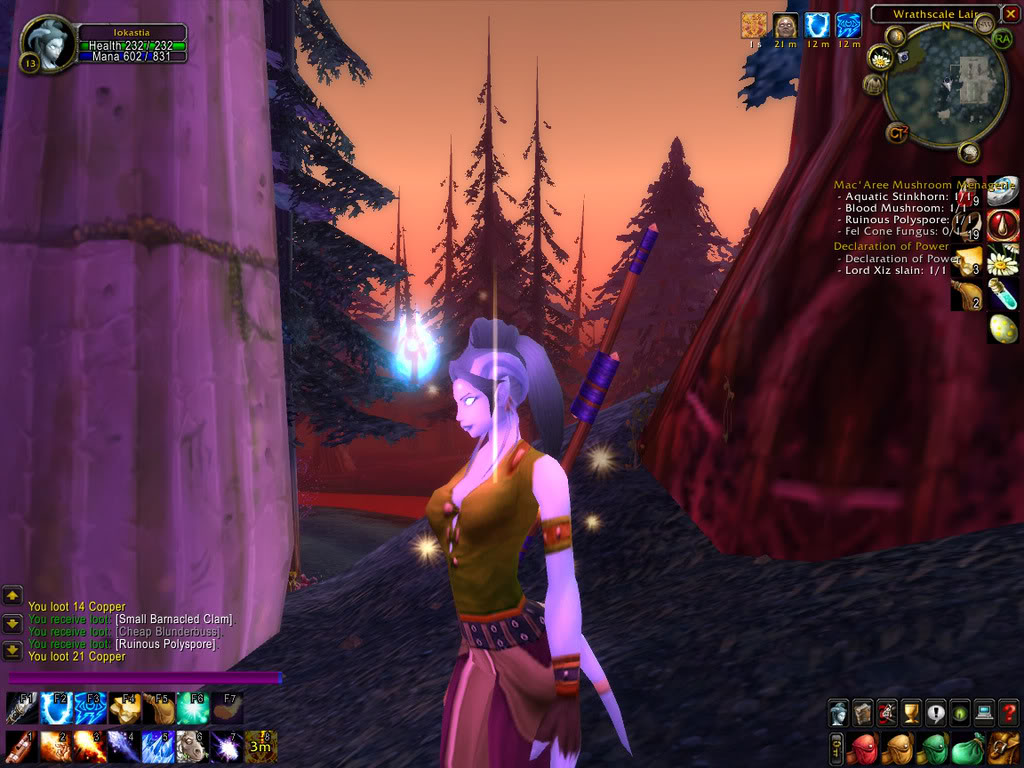Cast the ice shard spell in slot 5
This screenshot has width=1024, height=768.
157,746
